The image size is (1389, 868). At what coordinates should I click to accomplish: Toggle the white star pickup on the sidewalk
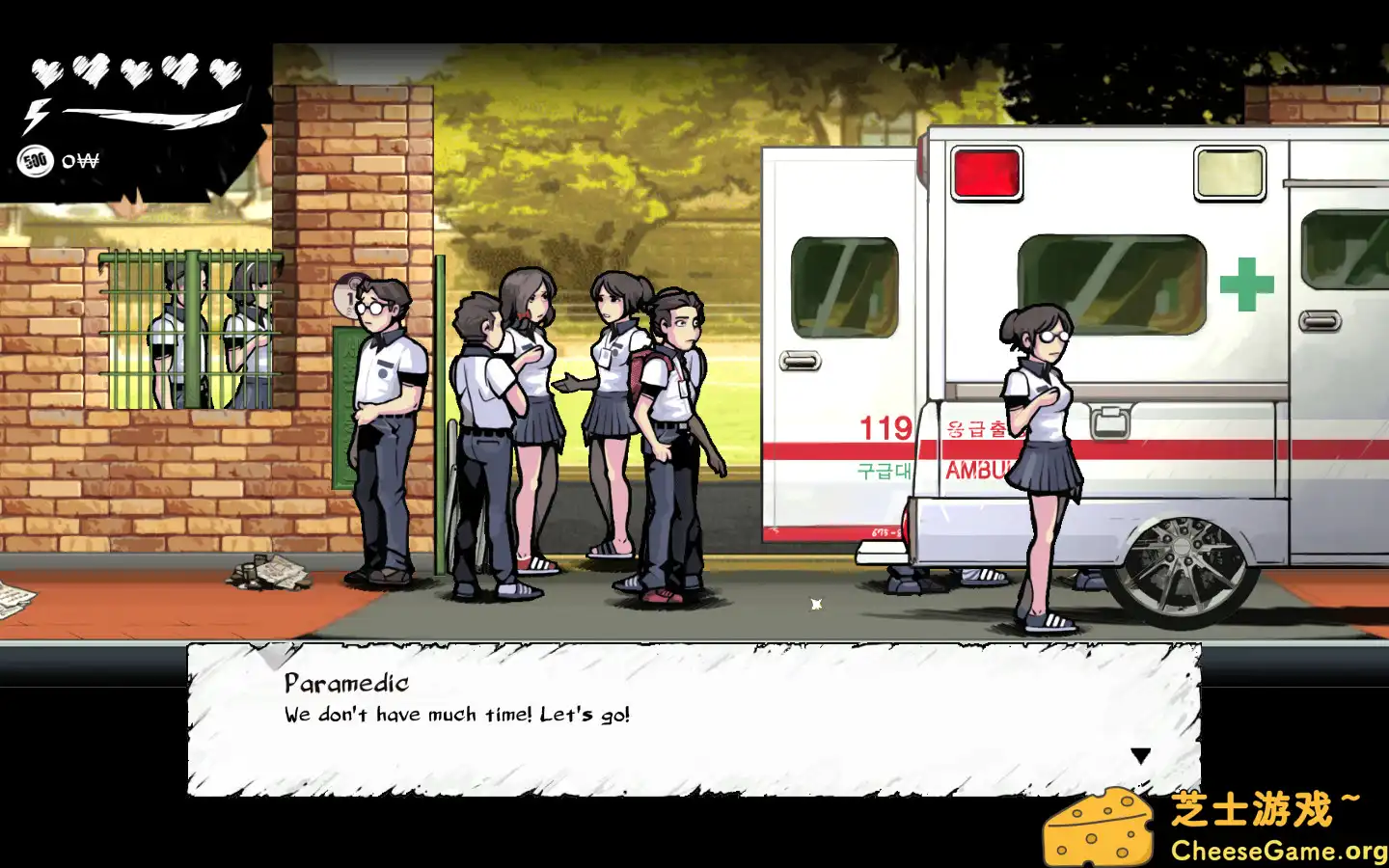[815, 603]
